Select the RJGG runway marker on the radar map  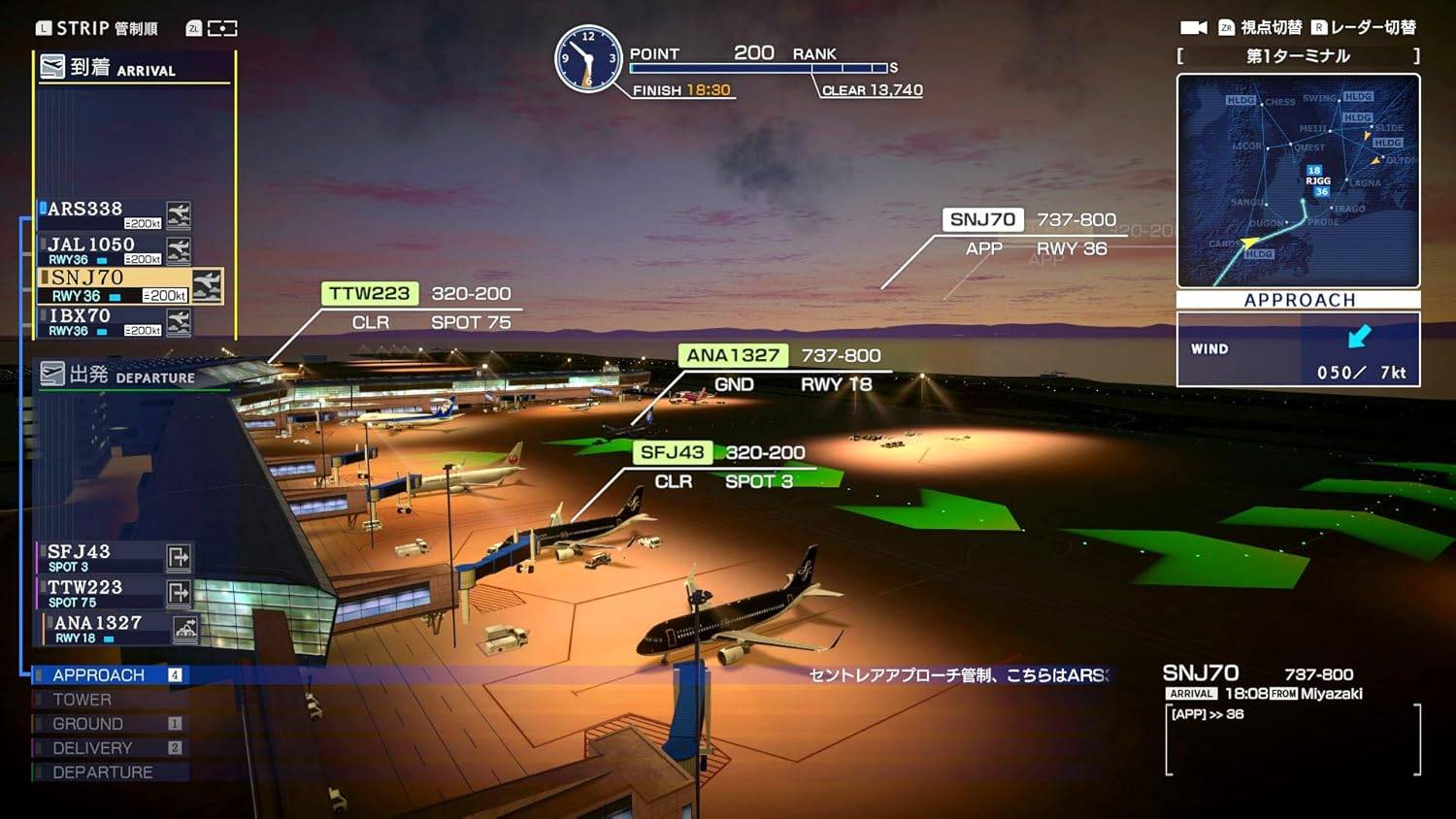[x=1316, y=180]
